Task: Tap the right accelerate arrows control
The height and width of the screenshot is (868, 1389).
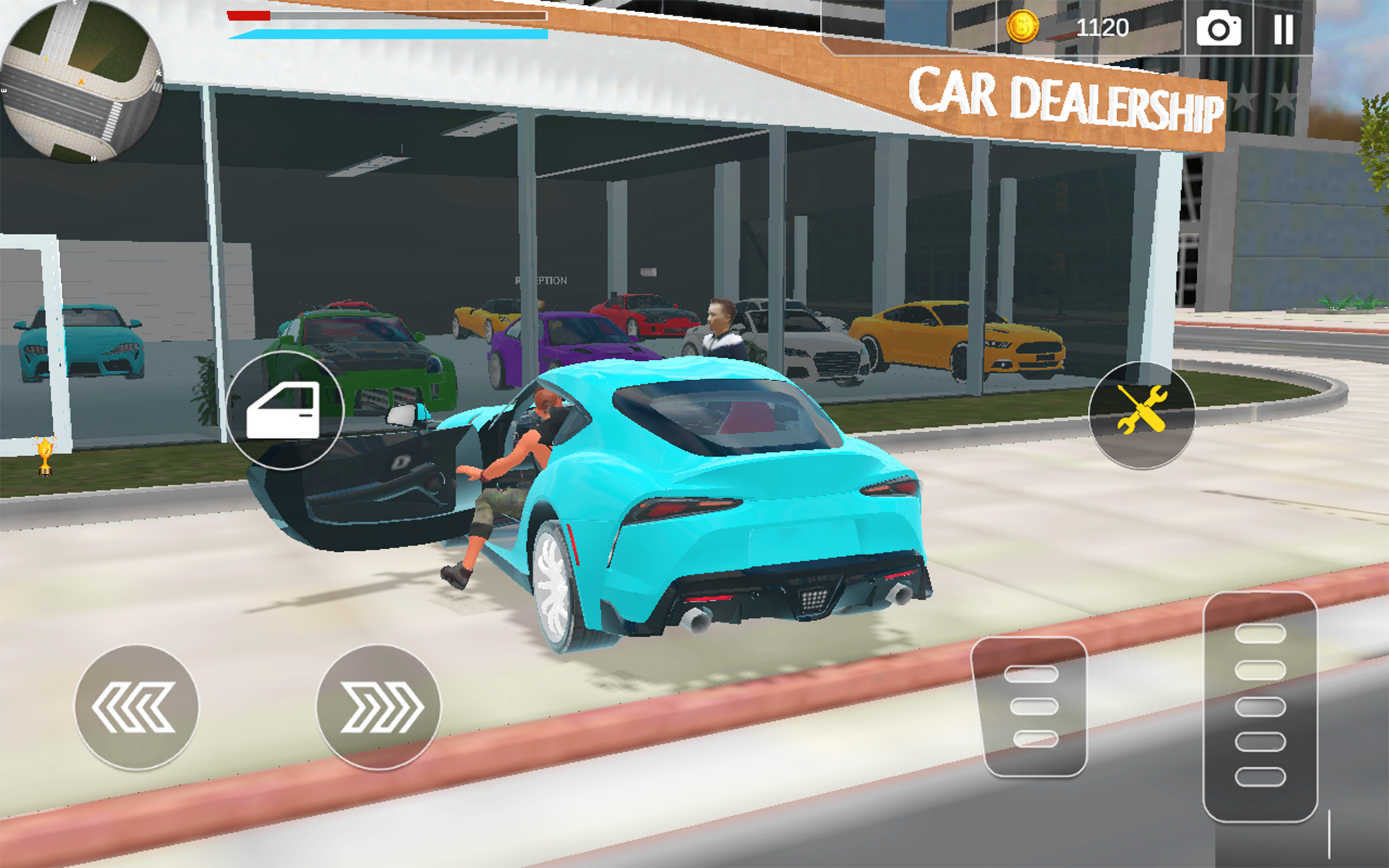Action: click(x=379, y=707)
